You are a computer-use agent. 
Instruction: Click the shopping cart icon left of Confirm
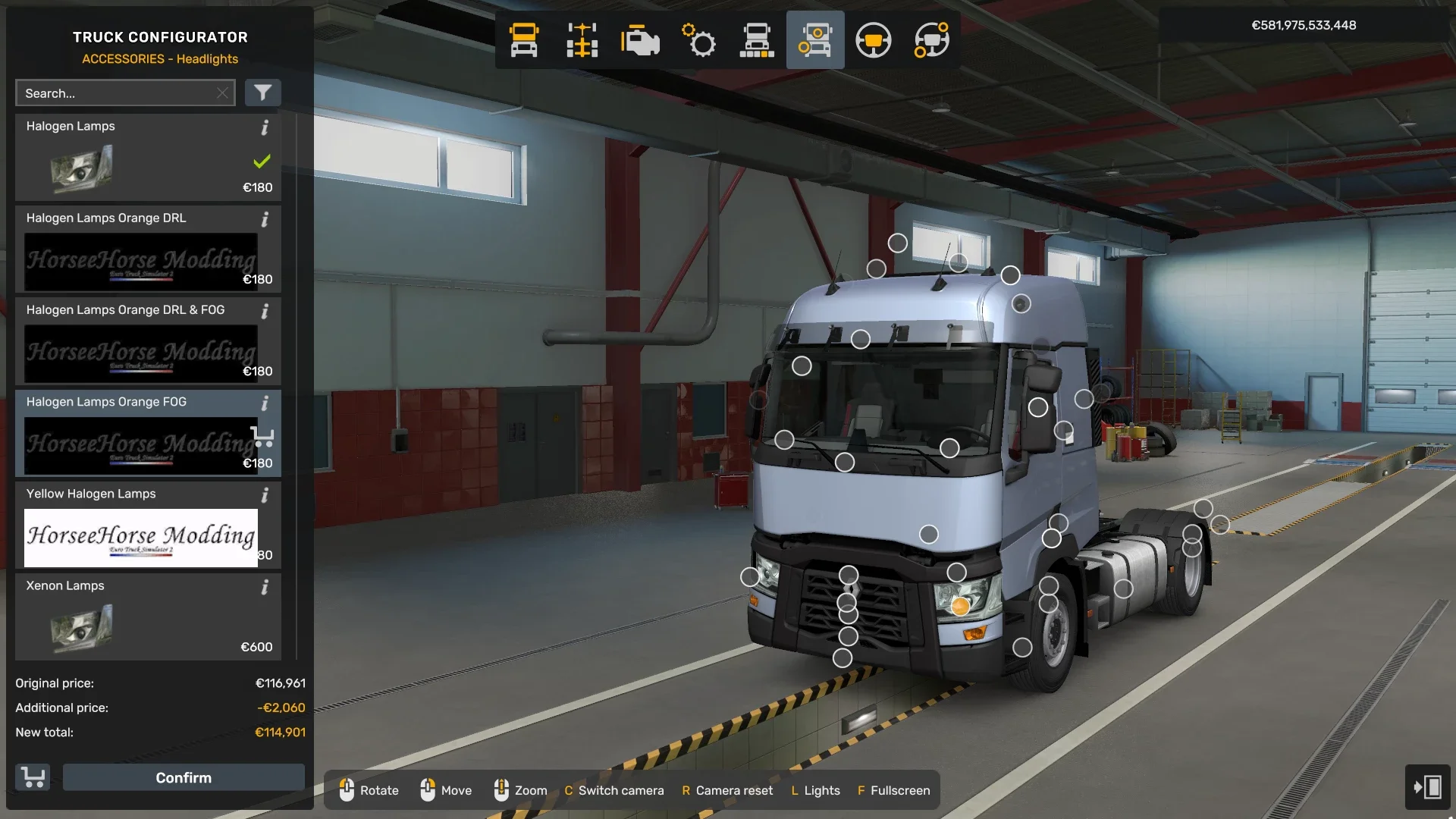pyautogui.click(x=31, y=777)
